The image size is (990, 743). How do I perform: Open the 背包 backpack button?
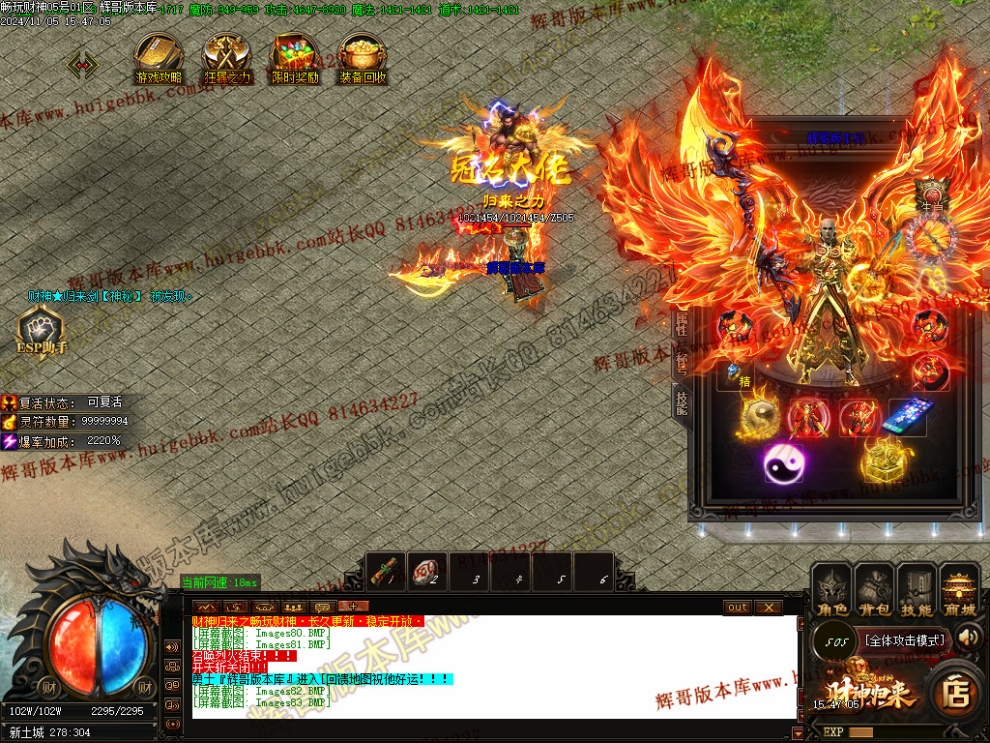874,589
